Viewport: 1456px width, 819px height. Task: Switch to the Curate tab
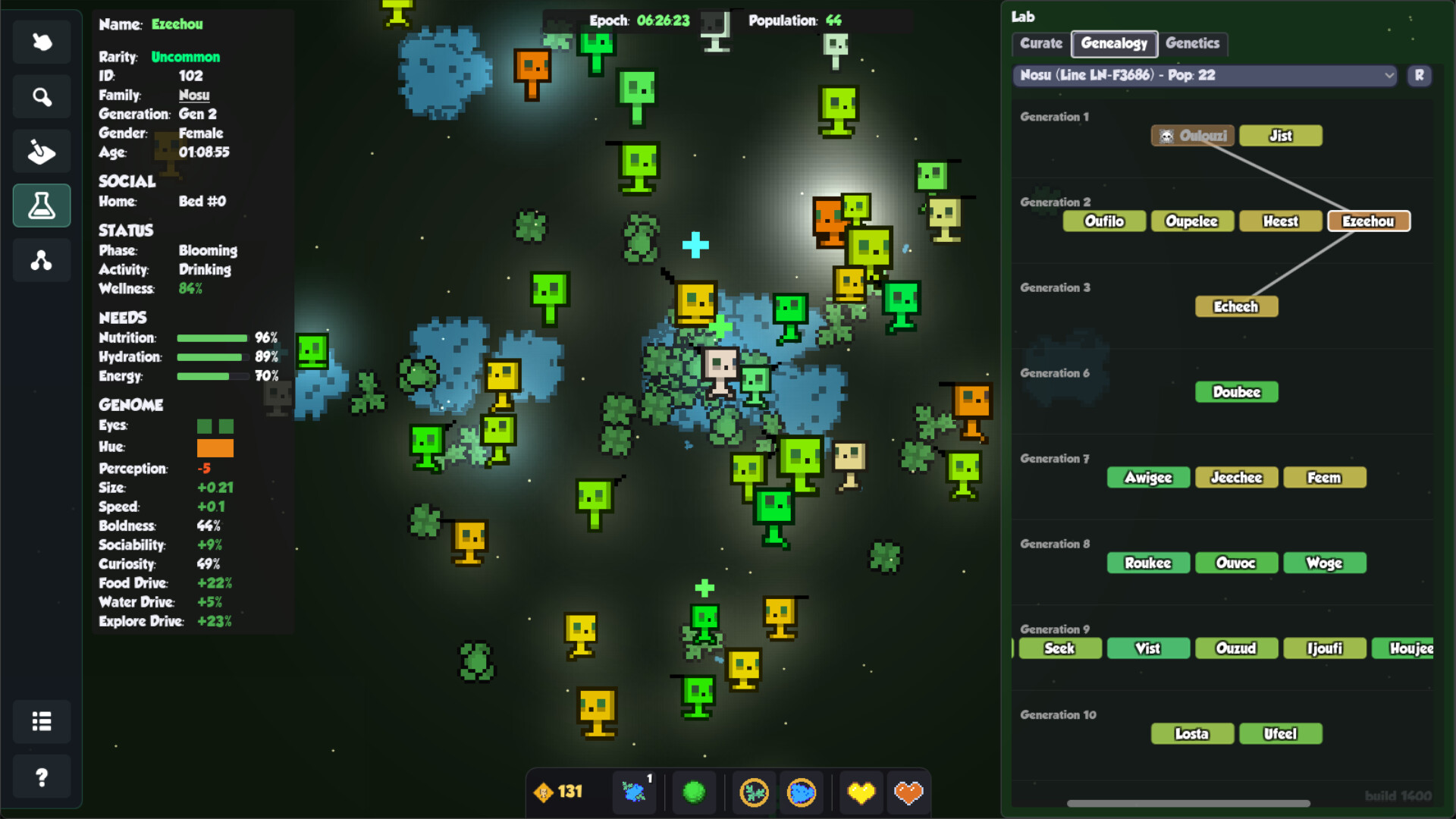coord(1040,43)
